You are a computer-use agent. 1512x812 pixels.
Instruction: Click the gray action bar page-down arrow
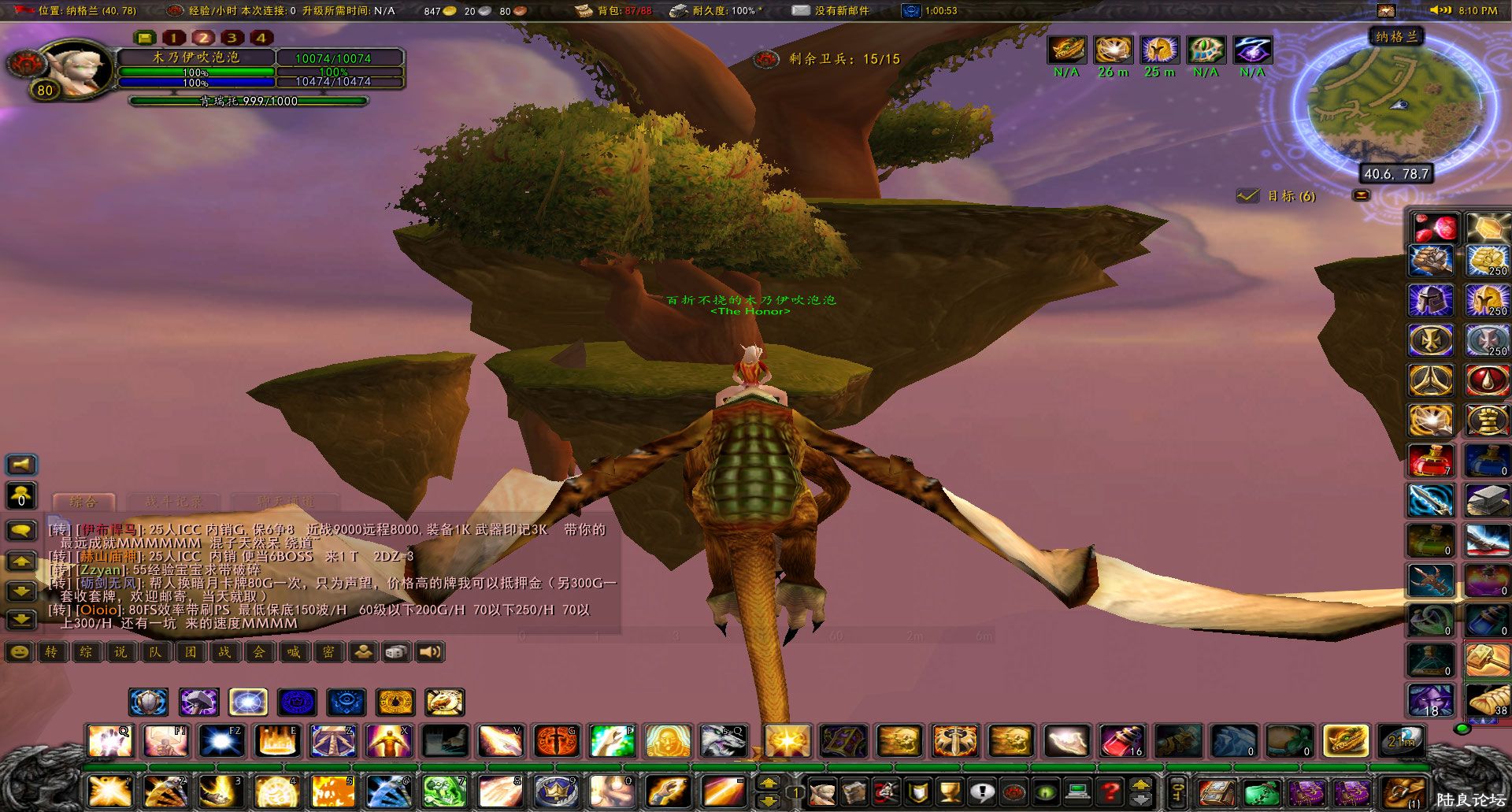pyautogui.click(x=1140, y=799)
